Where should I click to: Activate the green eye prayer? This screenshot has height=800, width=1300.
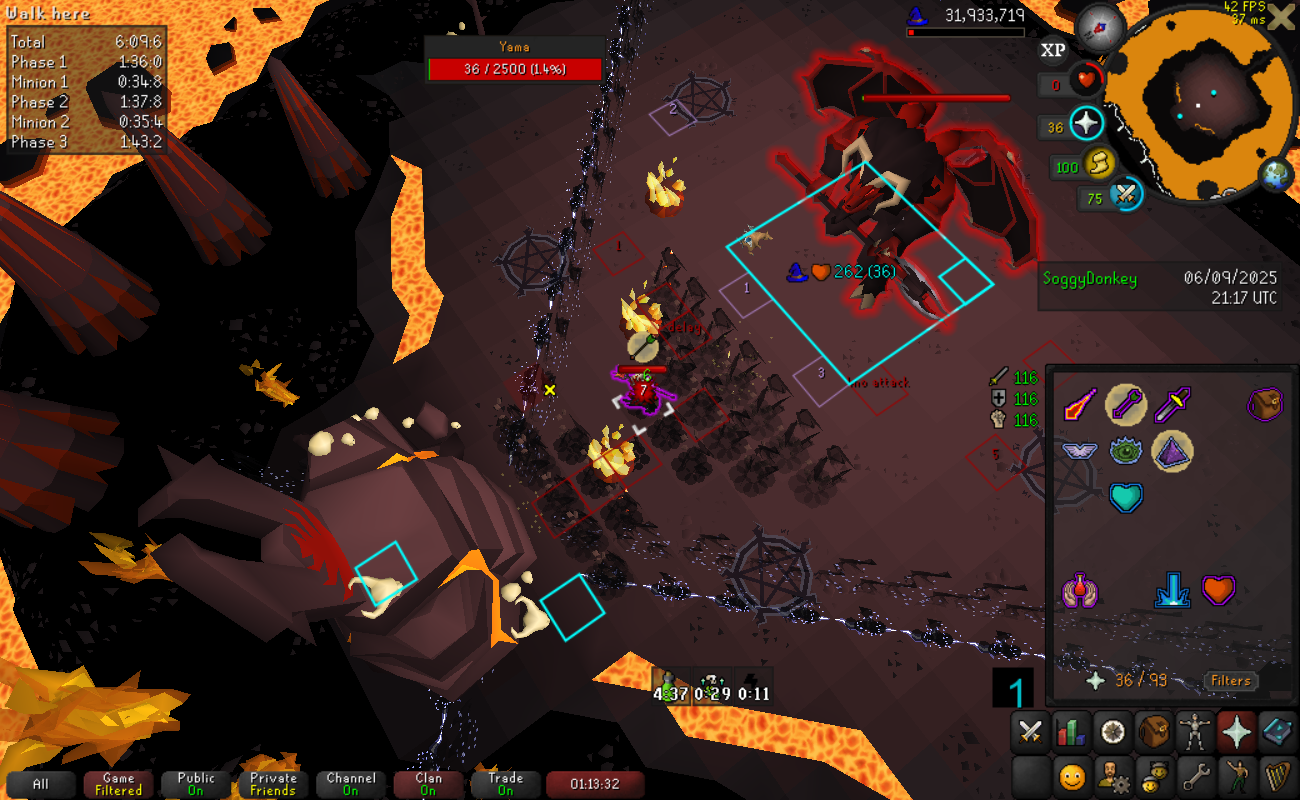point(1126,451)
